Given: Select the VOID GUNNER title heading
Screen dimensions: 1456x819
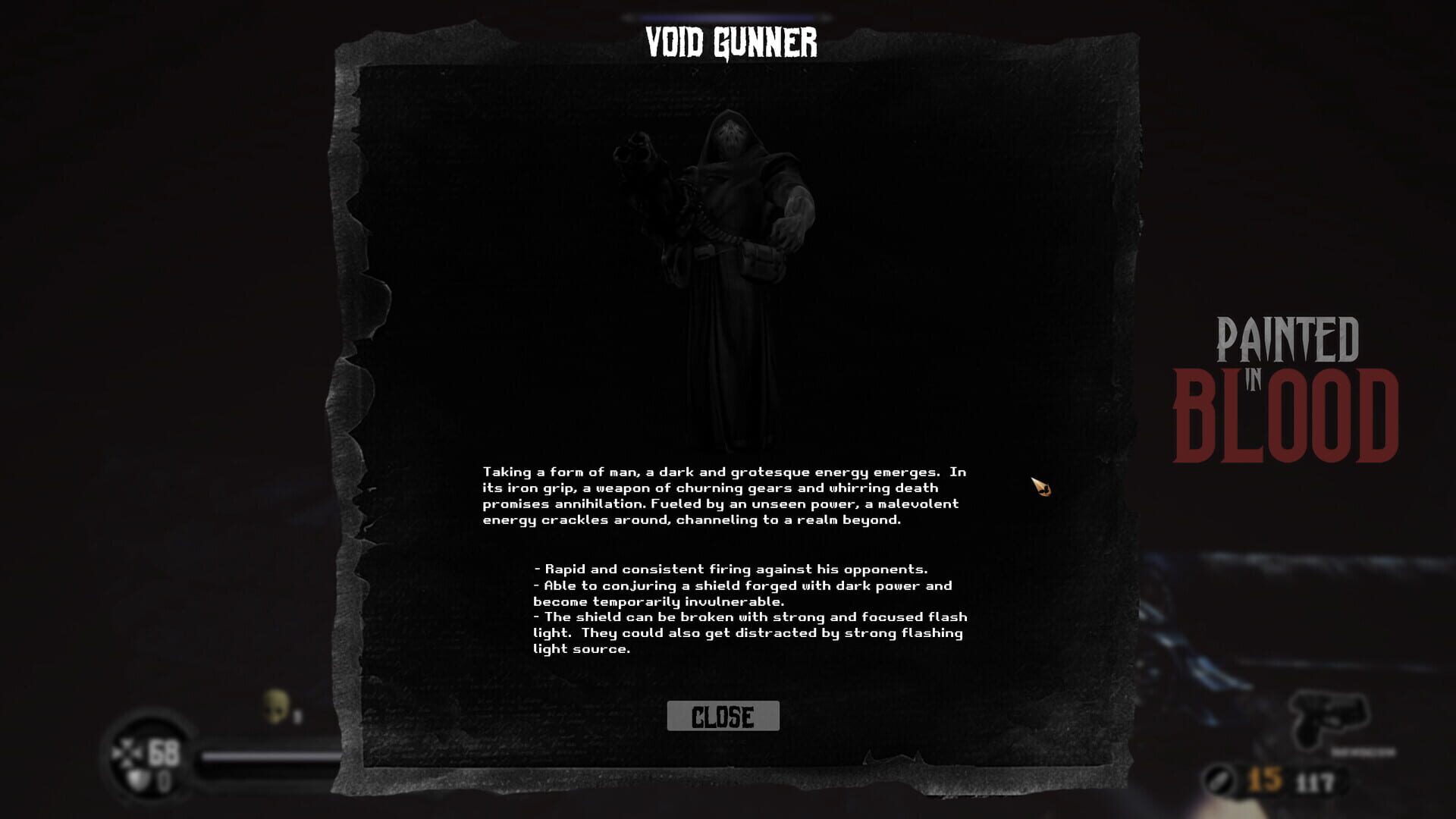Looking at the screenshot, I should pos(730,44).
